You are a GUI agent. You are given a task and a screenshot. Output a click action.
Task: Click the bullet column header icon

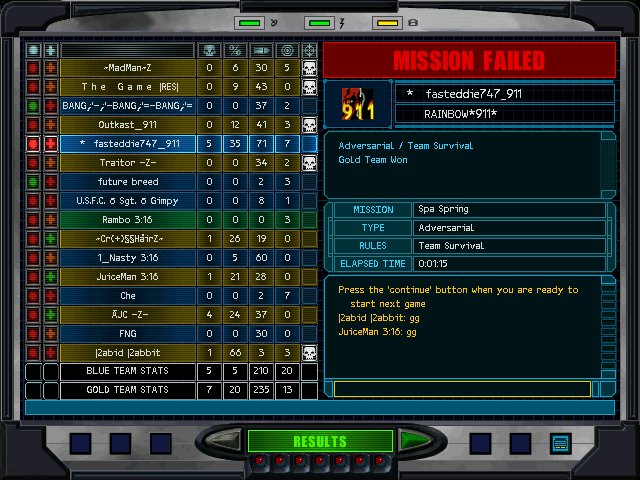point(261,50)
